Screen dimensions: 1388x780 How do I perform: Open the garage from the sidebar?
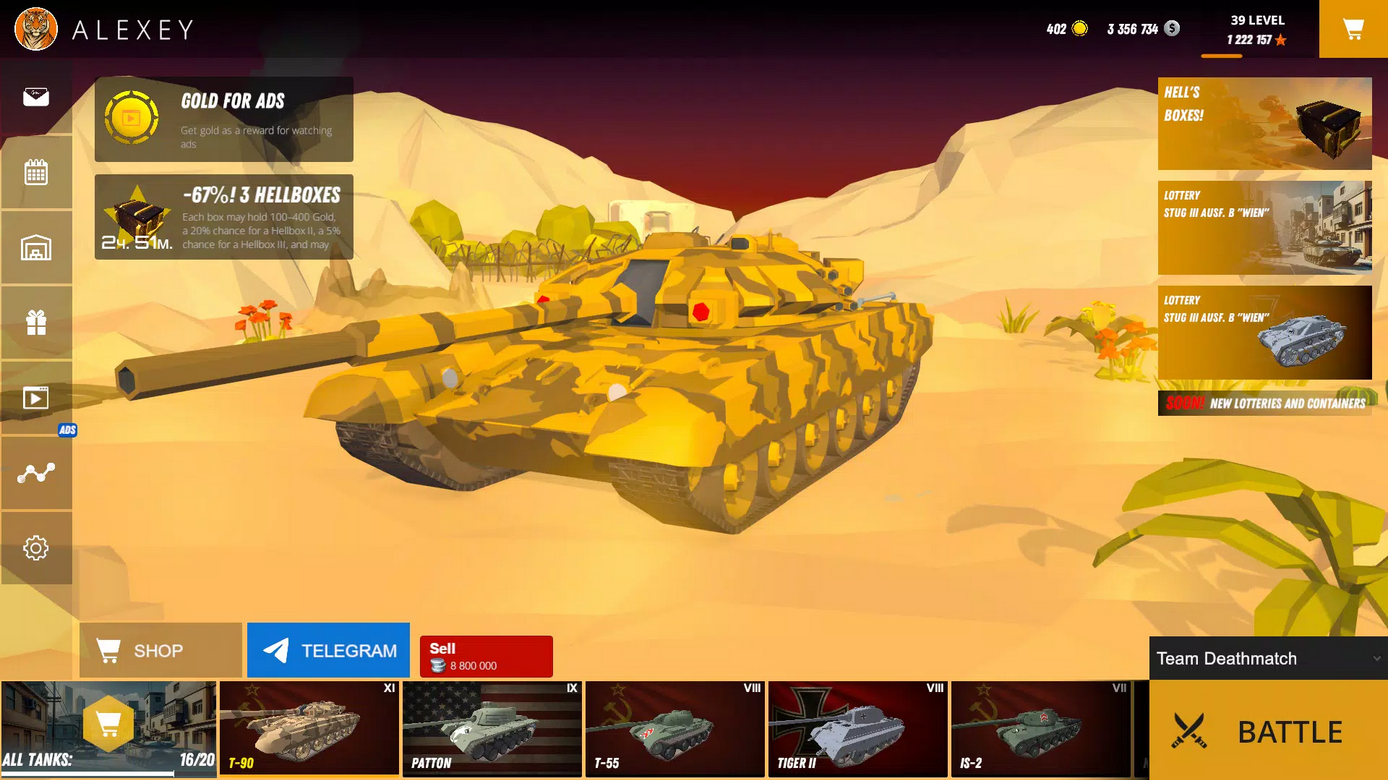[x=36, y=247]
